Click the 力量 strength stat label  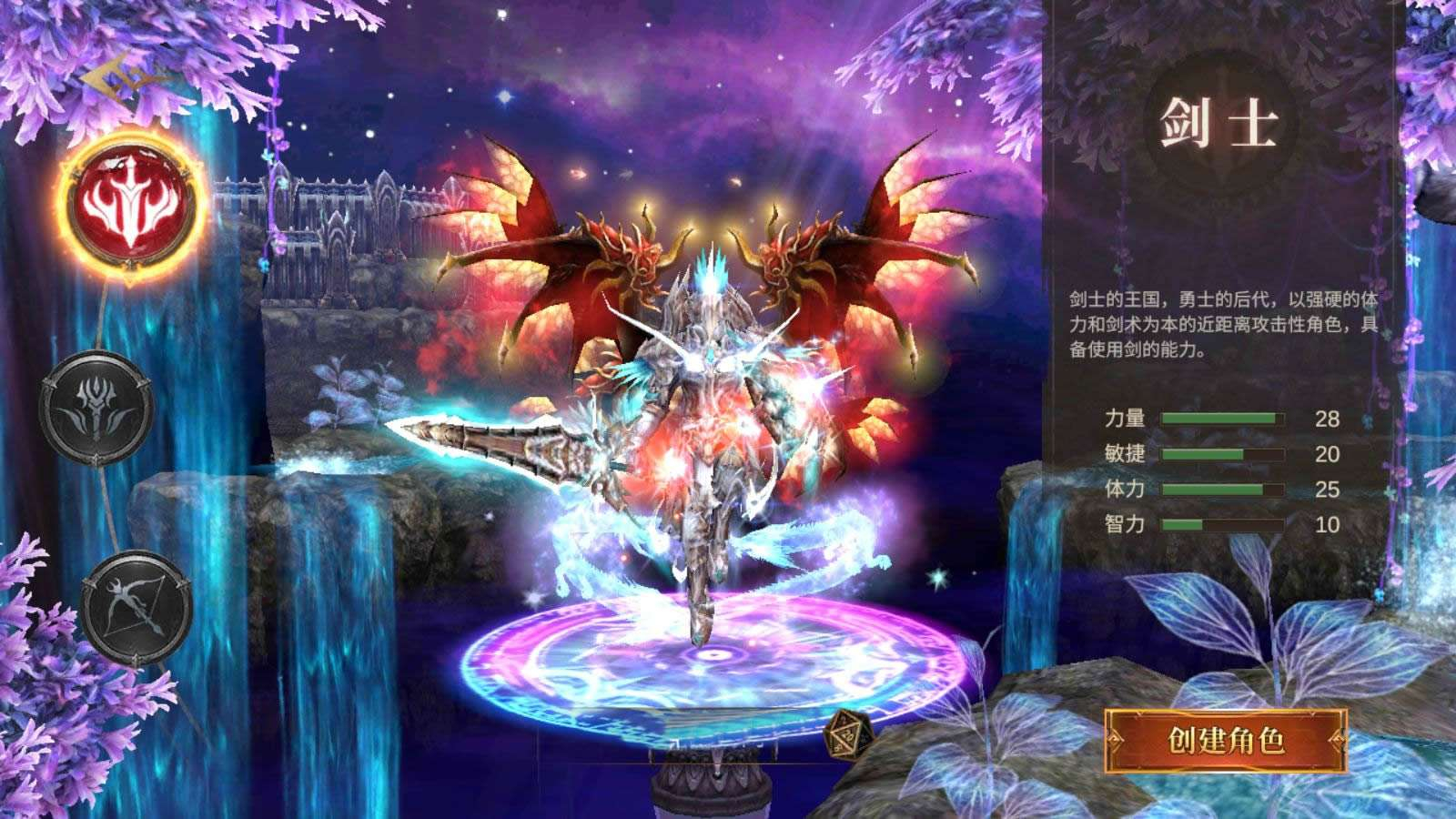coord(1127,418)
